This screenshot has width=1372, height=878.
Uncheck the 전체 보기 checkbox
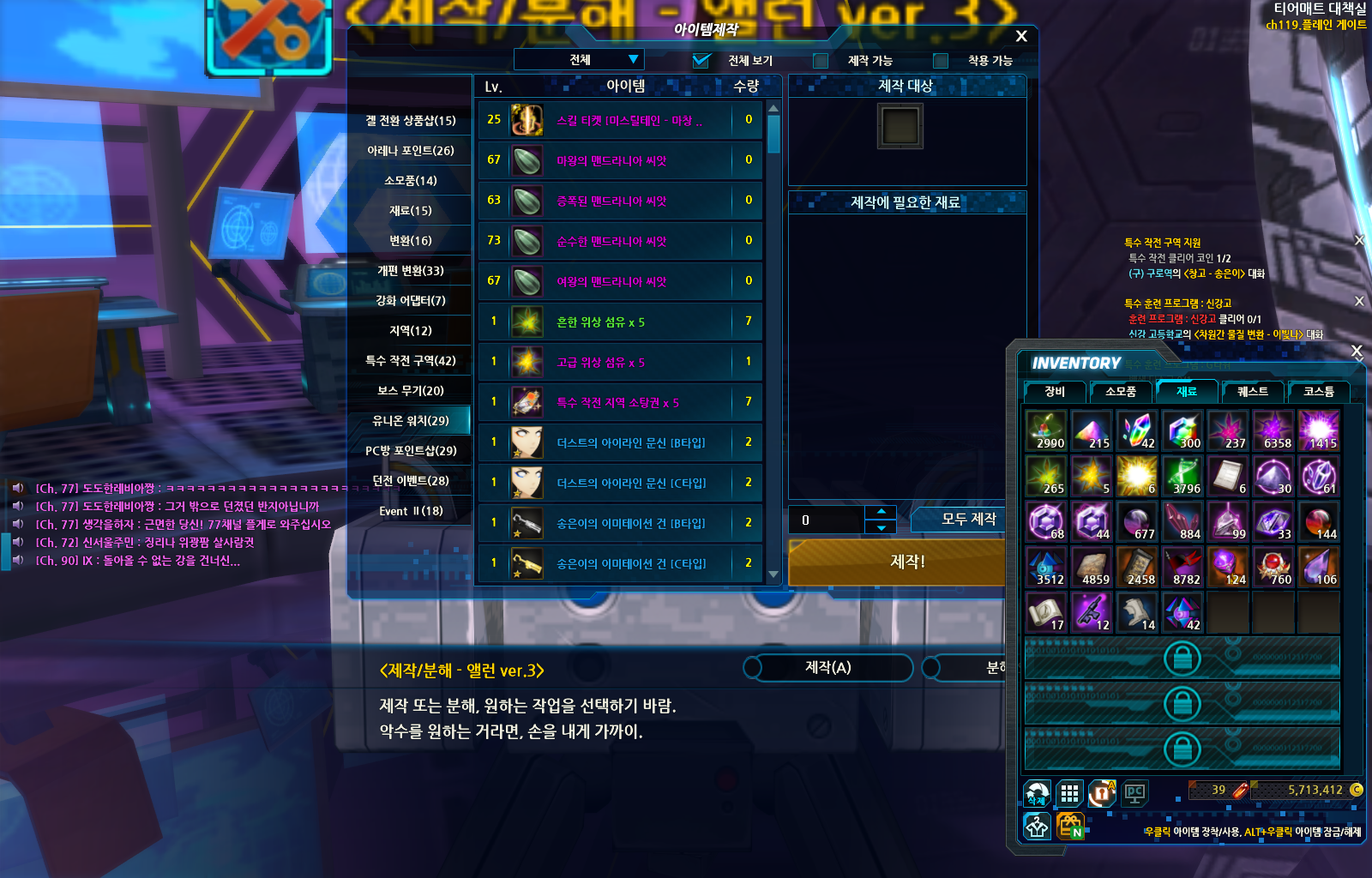click(x=703, y=60)
